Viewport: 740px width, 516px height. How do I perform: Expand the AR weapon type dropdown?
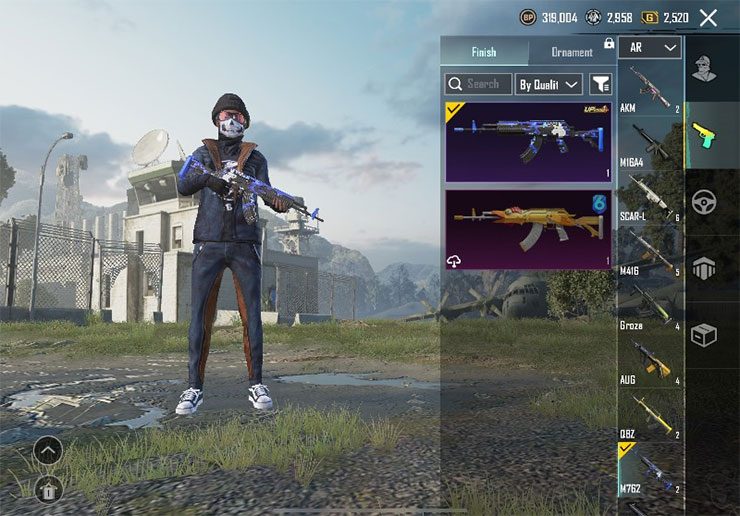[649, 47]
